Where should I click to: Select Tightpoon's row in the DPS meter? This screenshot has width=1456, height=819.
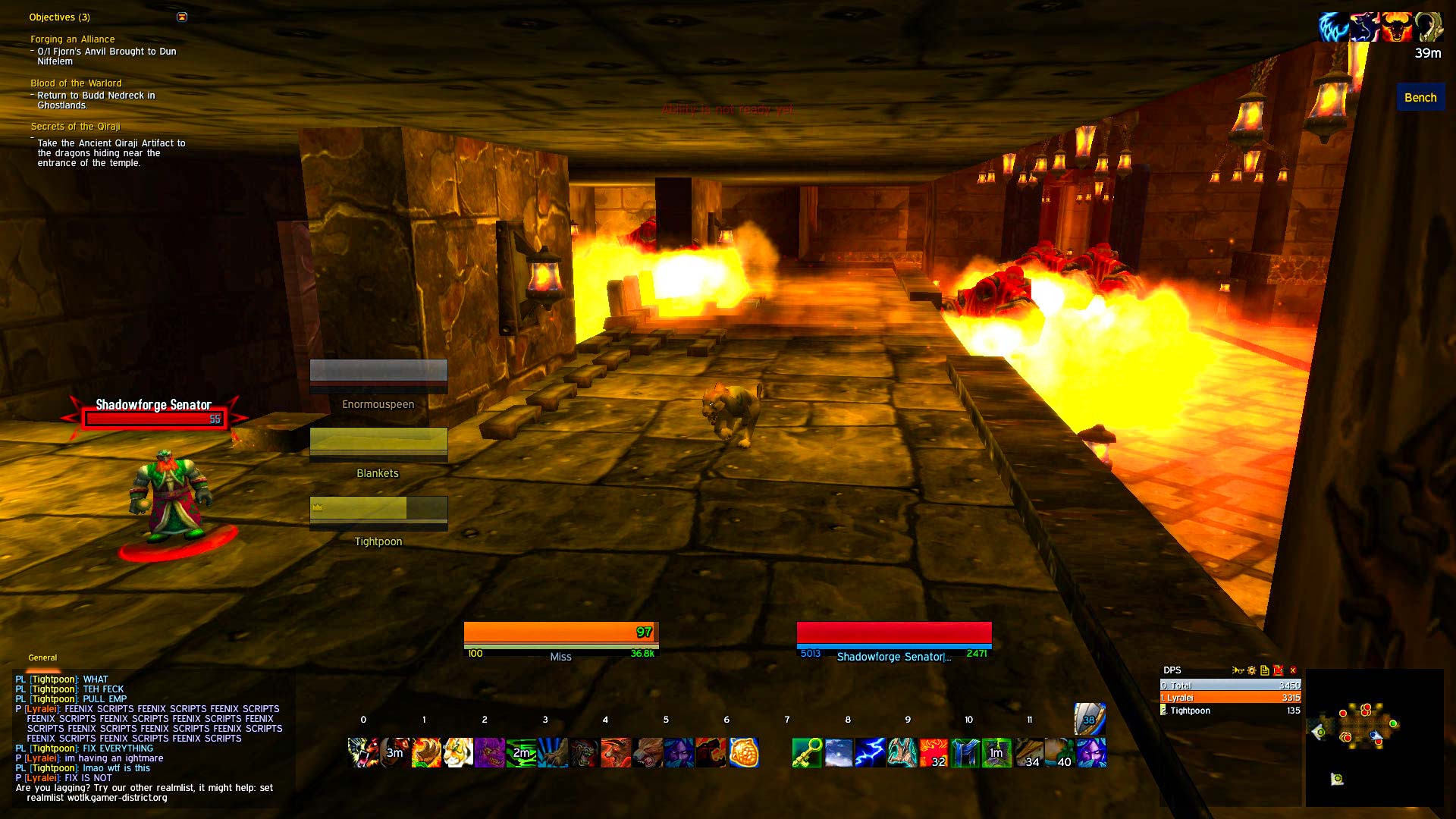(1230, 711)
